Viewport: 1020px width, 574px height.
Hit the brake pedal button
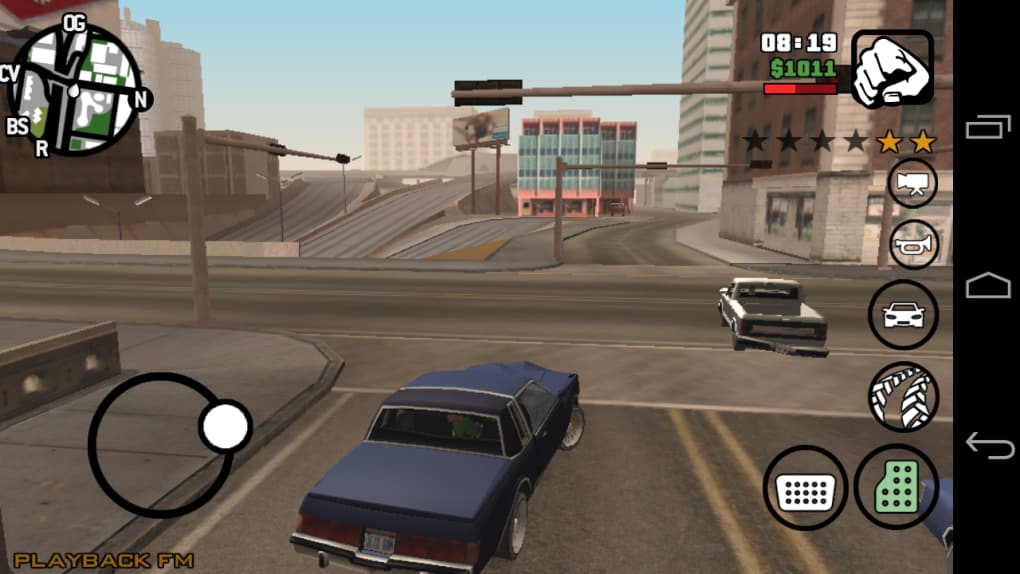[x=805, y=488]
